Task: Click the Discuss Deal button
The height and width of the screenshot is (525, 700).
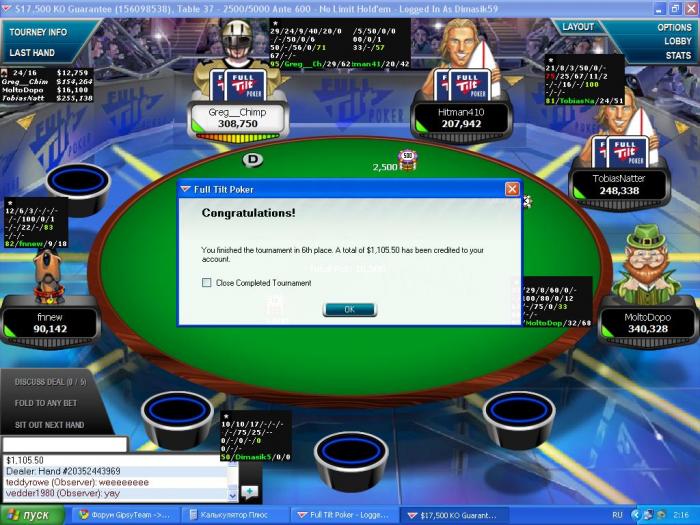Action: (51, 381)
